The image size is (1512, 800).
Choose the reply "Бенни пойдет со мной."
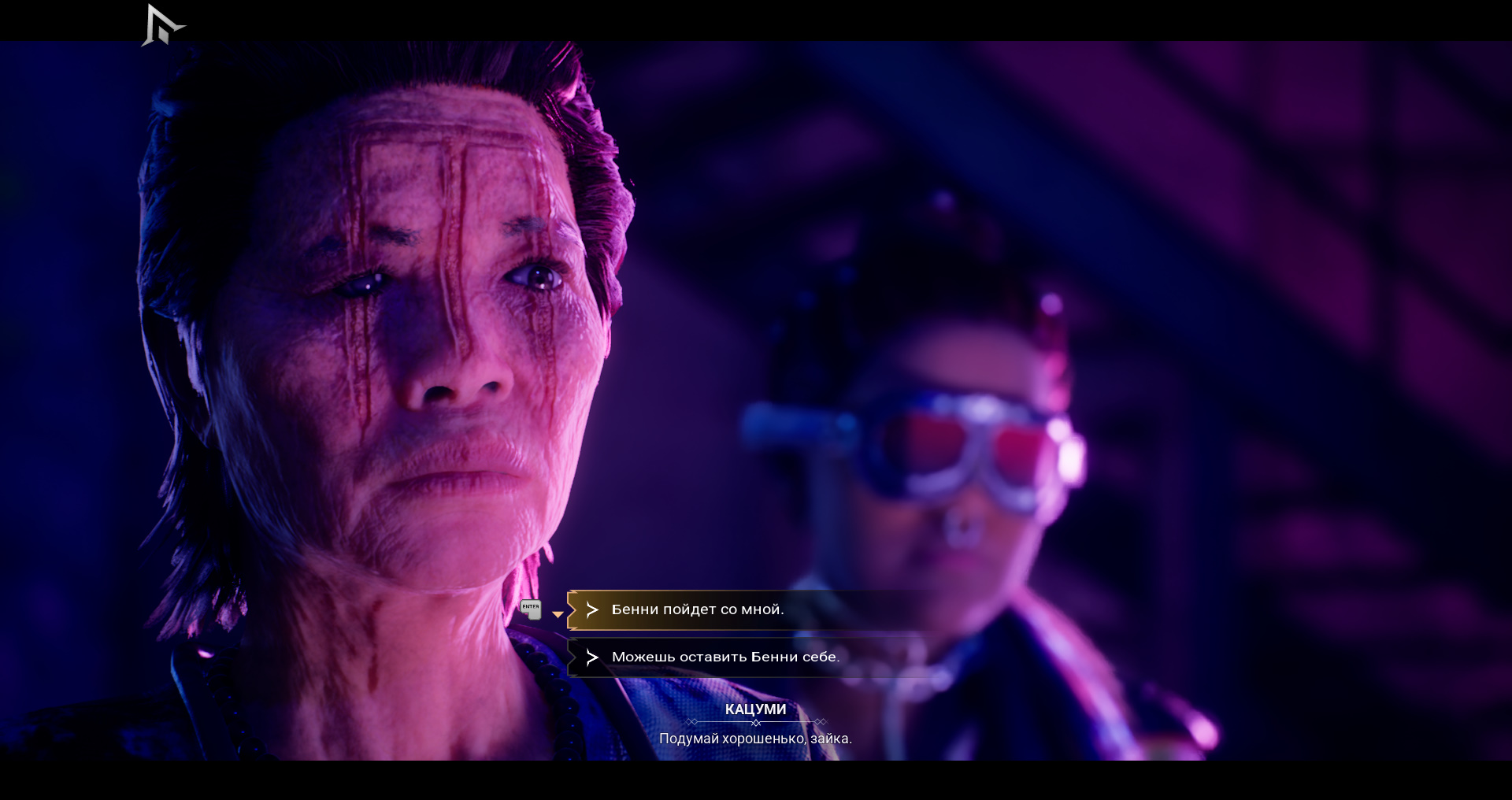click(x=698, y=609)
